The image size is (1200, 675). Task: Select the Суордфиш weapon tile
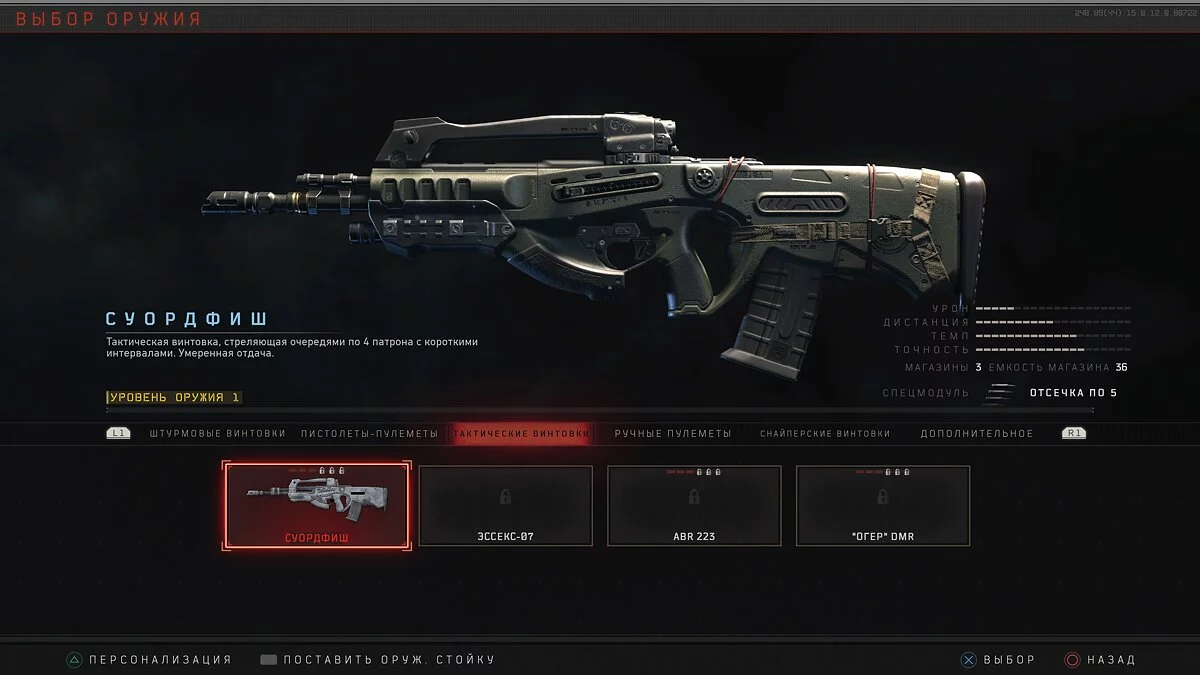pos(317,505)
